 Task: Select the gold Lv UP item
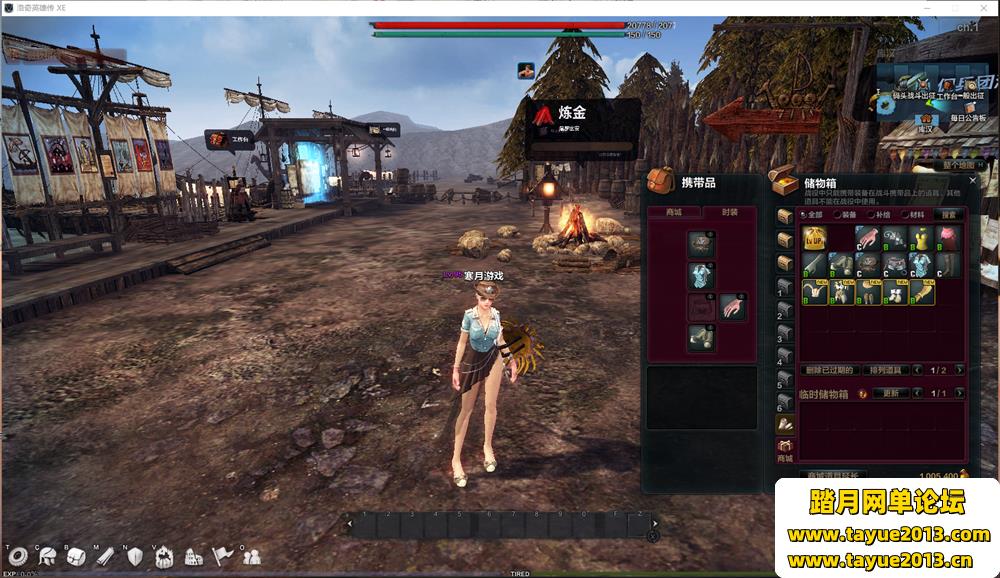click(x=814, y=237)
